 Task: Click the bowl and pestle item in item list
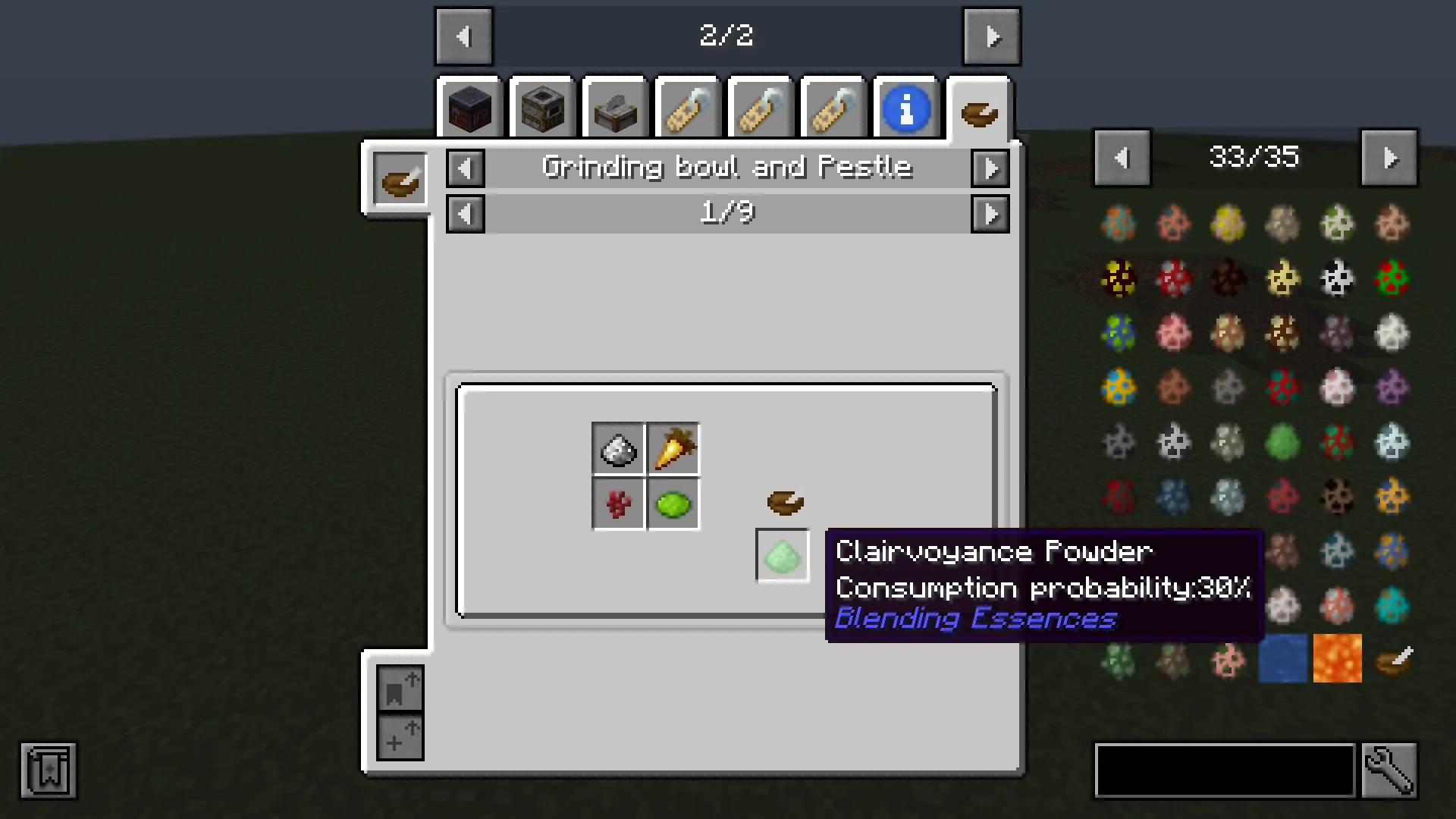point(1395,658)
